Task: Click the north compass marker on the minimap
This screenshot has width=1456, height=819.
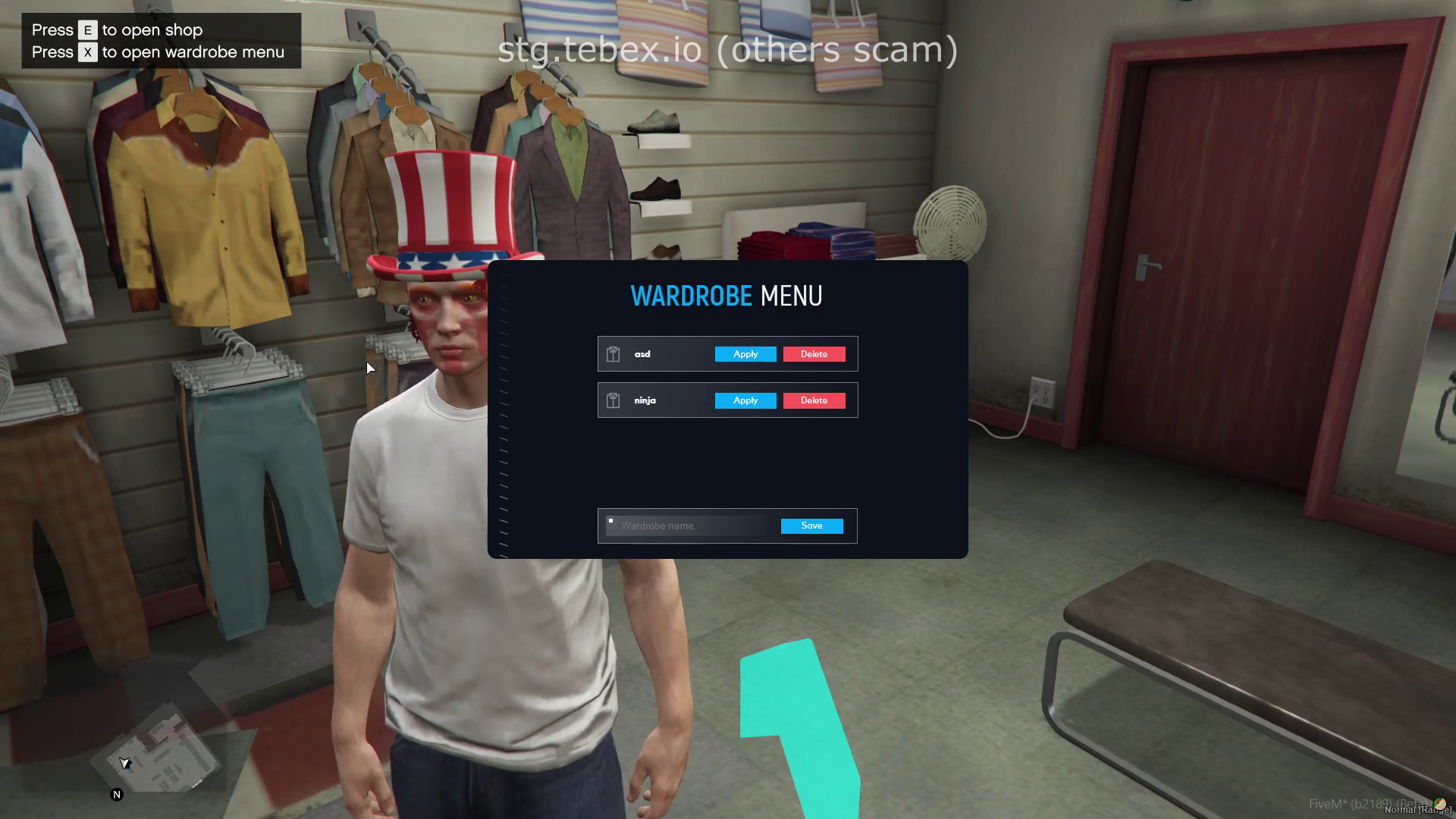Action: coord(117,795)
